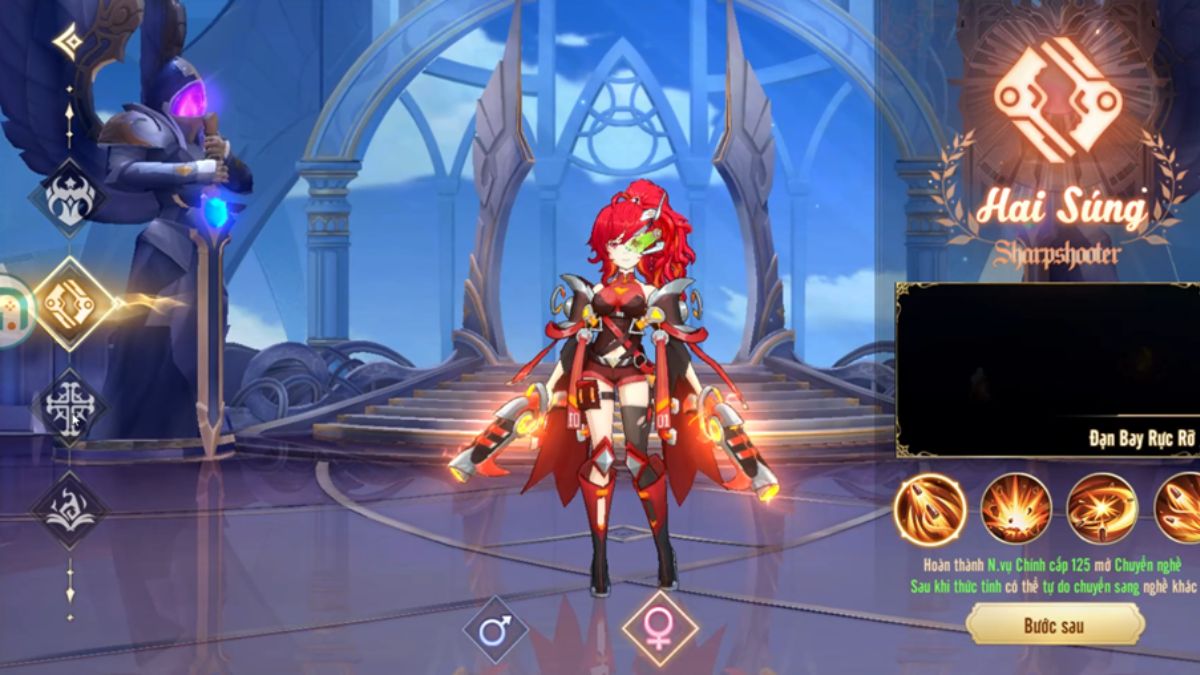Viewport: 1200px width, 675px height.
Task: Select the flame-over-book class icon
Action: coord(70,508)
